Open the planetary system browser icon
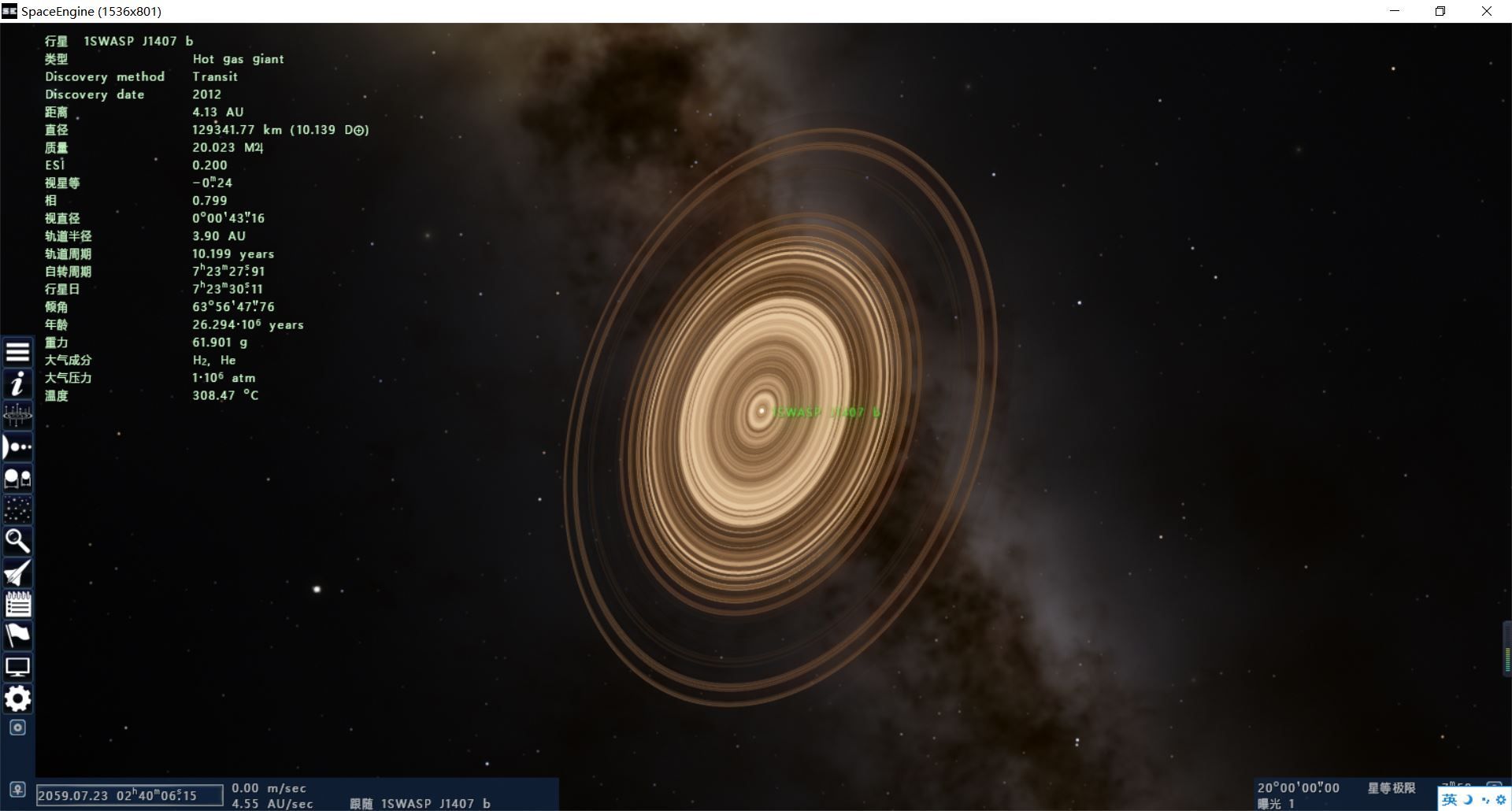Screen dimensions: 1512x811 17,447
